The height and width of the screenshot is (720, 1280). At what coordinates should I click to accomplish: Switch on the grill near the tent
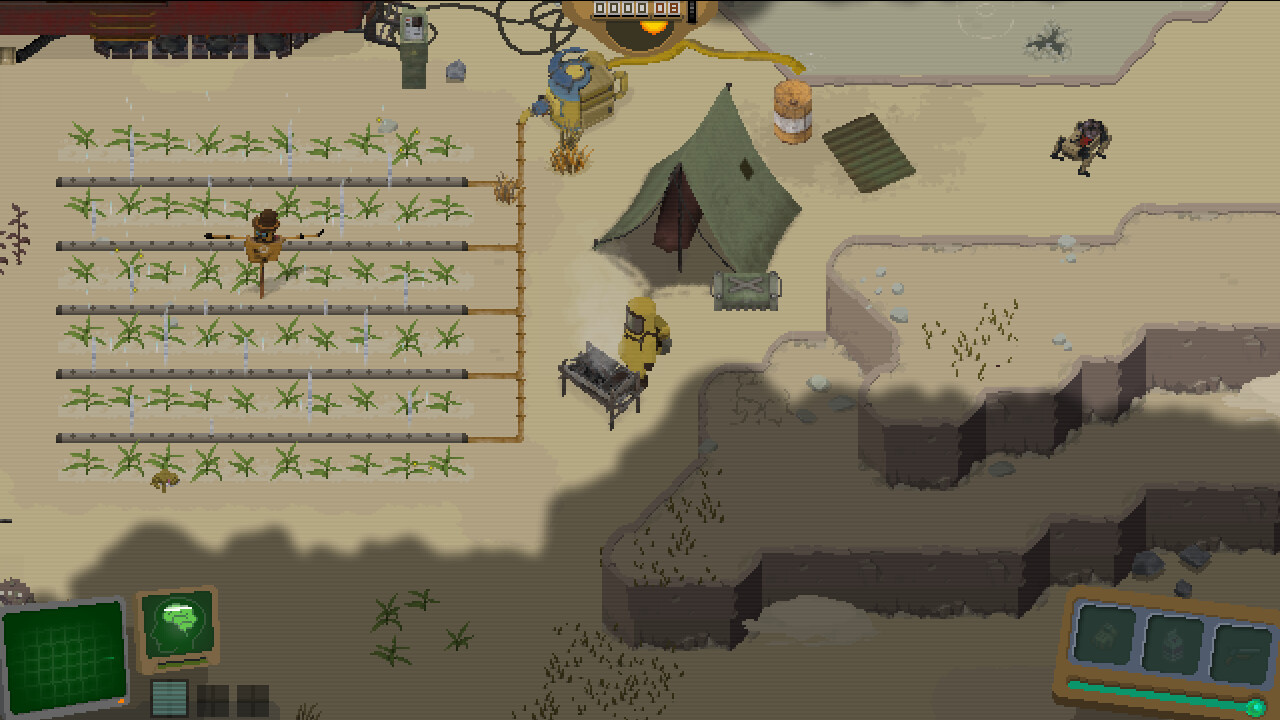600,370
